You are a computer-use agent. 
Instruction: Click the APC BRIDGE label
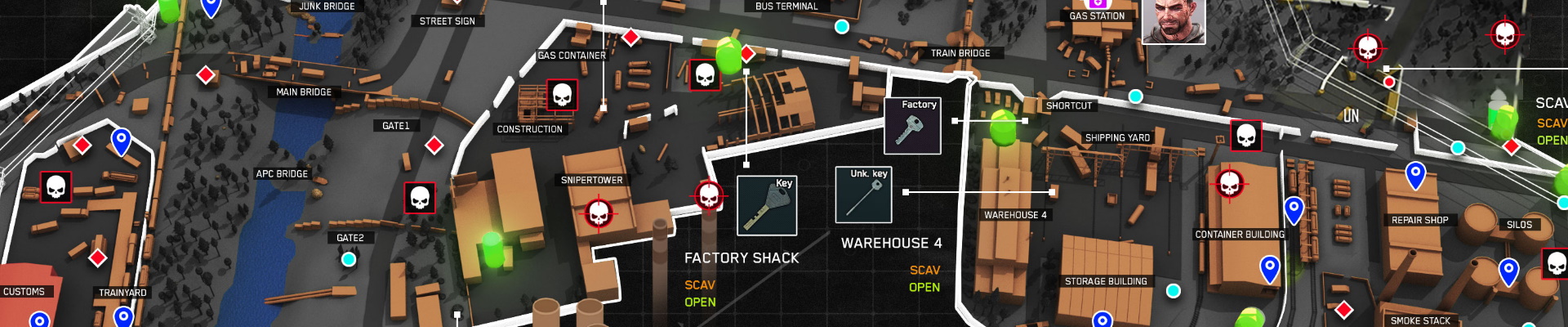[282, 174]
